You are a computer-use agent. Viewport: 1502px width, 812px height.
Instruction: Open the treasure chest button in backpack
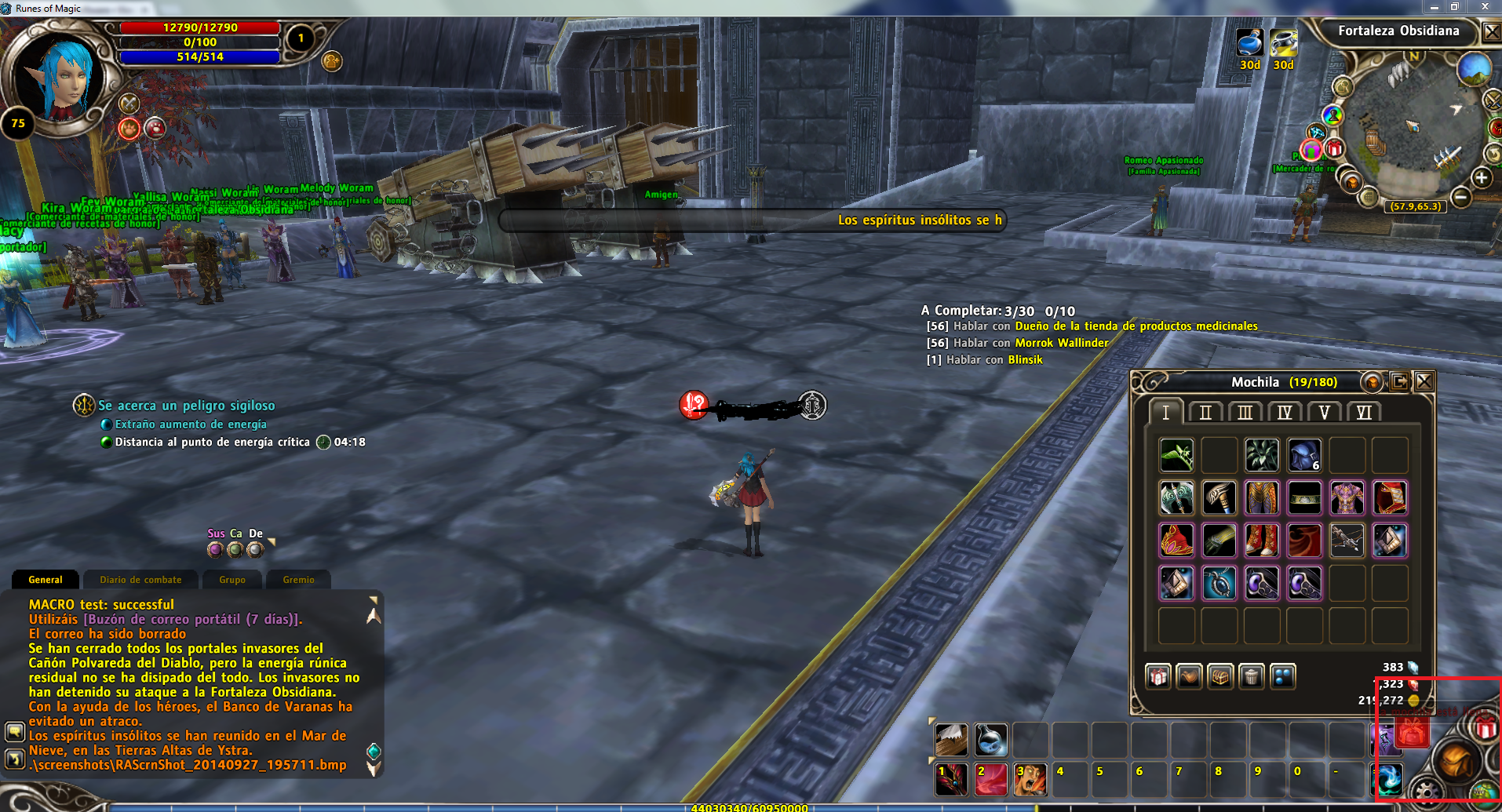click(x=1220, y=676)
